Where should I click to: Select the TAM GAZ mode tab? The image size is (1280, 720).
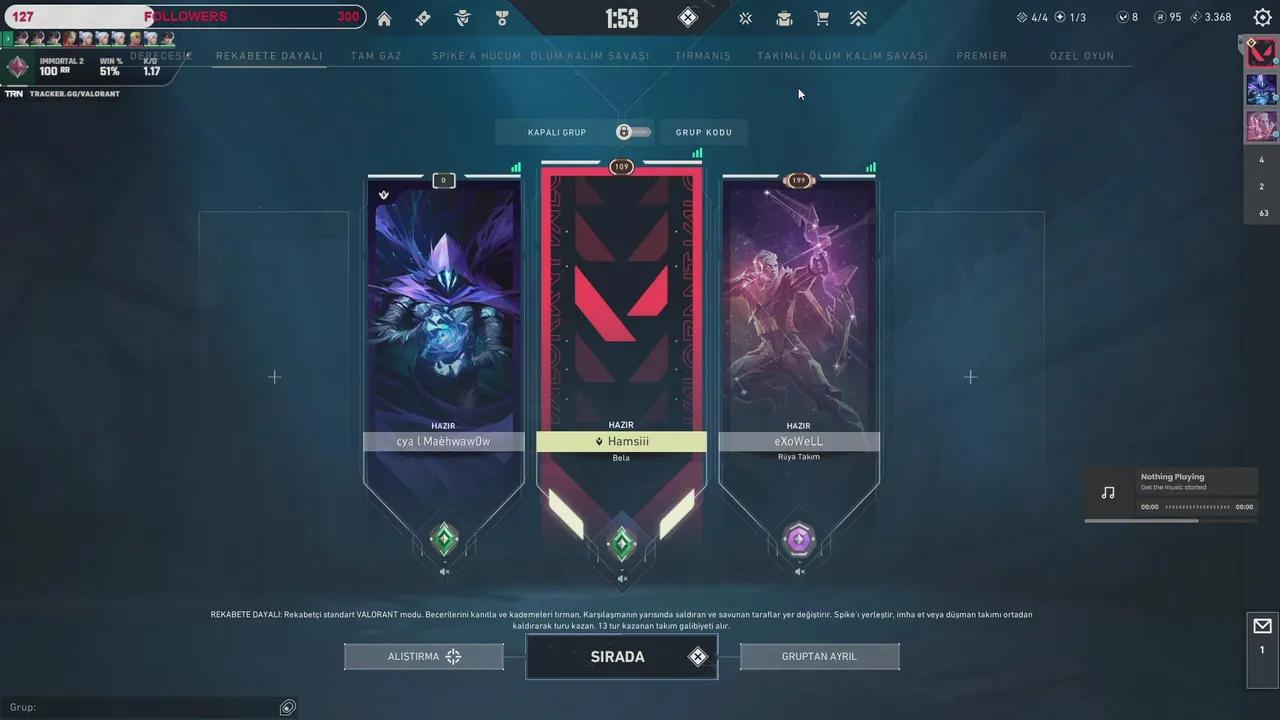point(376,56)
